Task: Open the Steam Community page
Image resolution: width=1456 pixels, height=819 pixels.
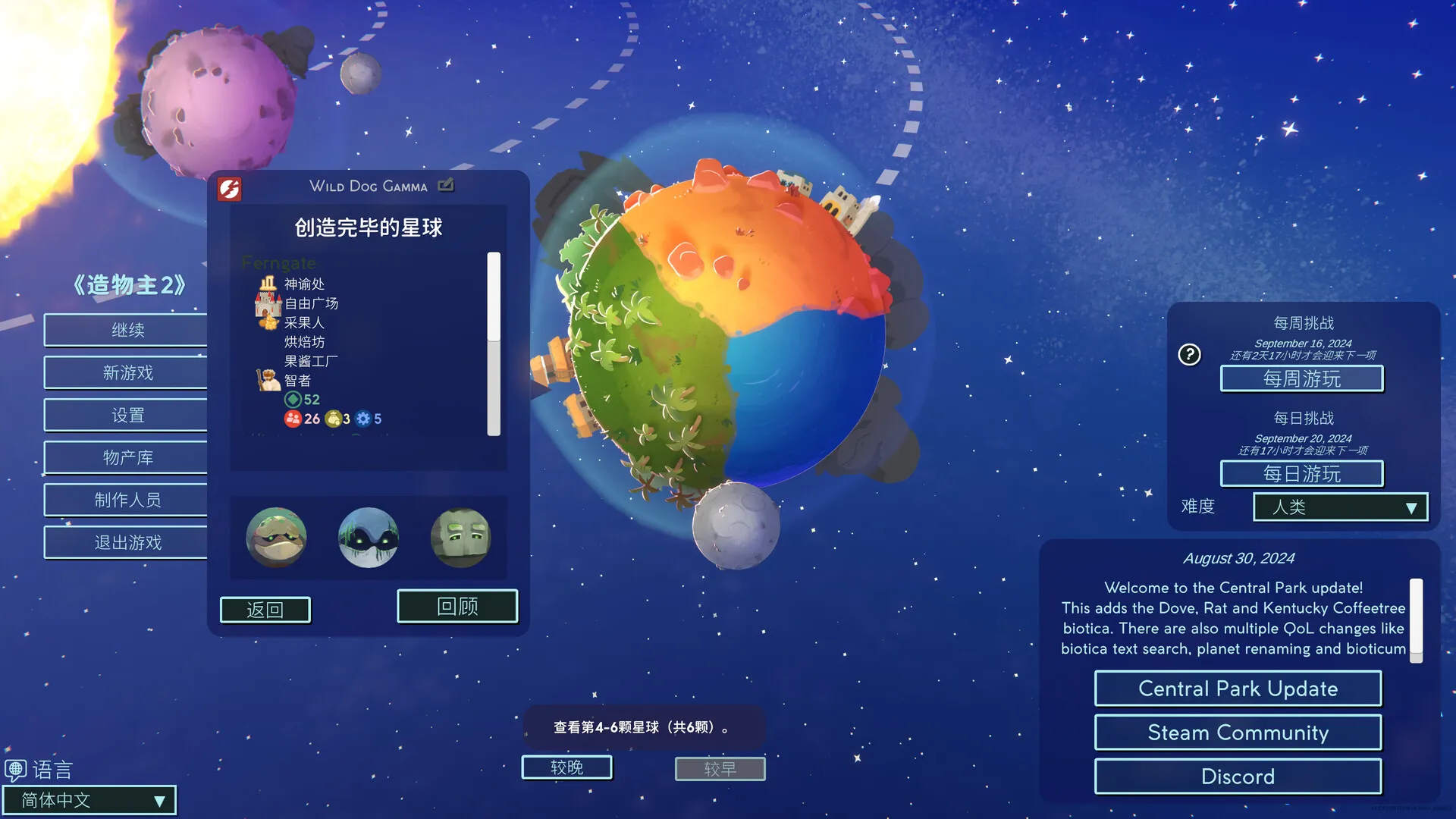Action: pyautogui.click(x=1237, y=733)
